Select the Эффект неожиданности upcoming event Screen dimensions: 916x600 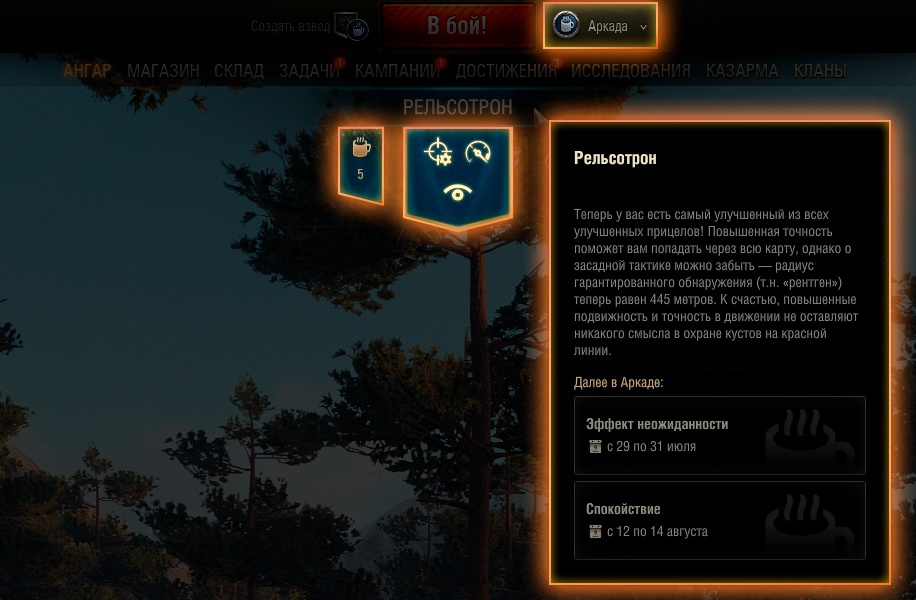[x=719, y=435]
